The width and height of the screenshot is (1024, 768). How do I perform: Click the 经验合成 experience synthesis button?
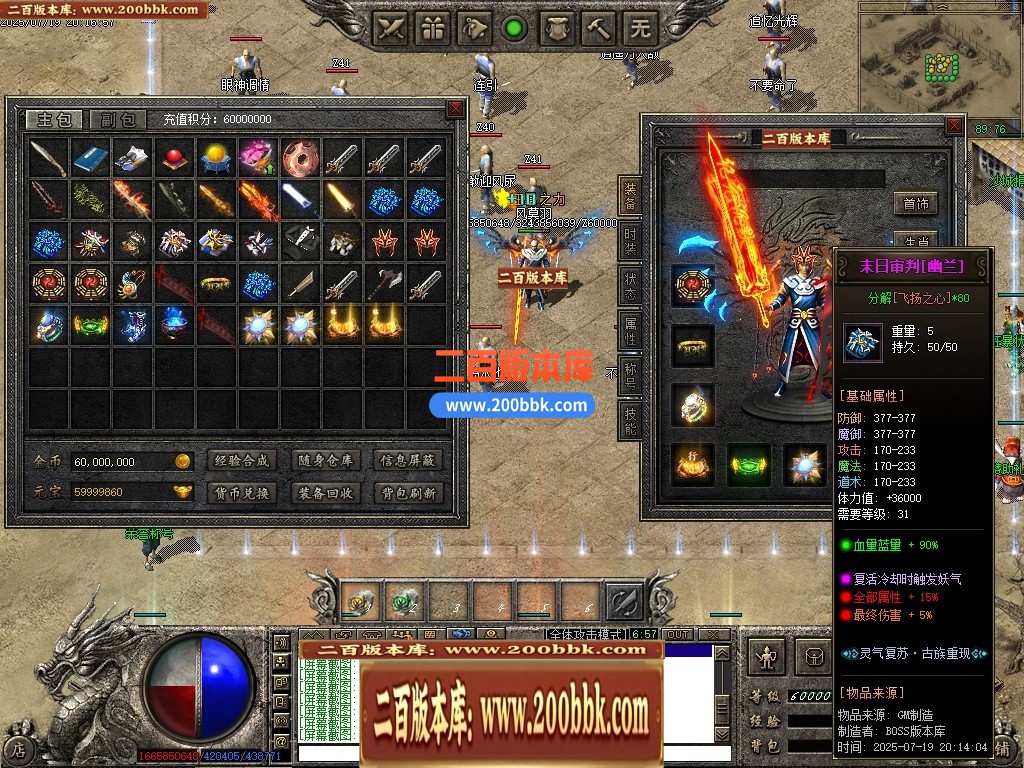point(242,461)
